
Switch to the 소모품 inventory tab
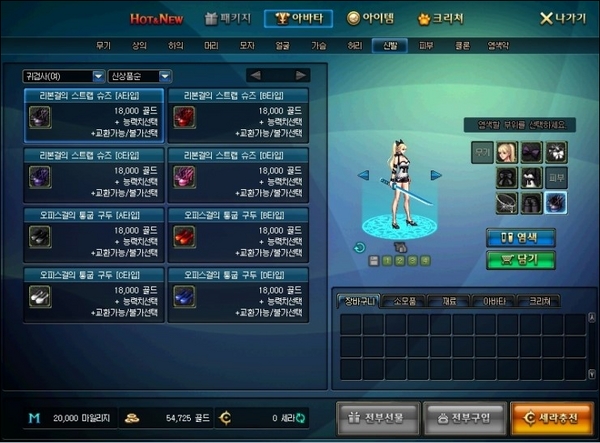[408, 300]
